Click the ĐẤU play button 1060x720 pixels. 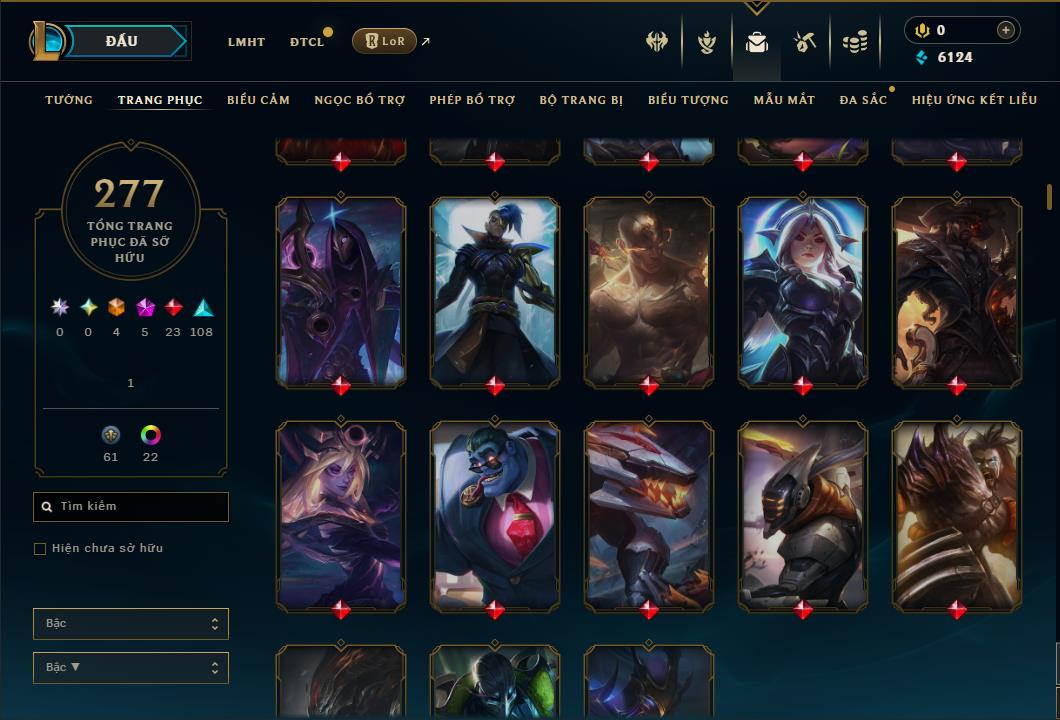coord(120,41)
